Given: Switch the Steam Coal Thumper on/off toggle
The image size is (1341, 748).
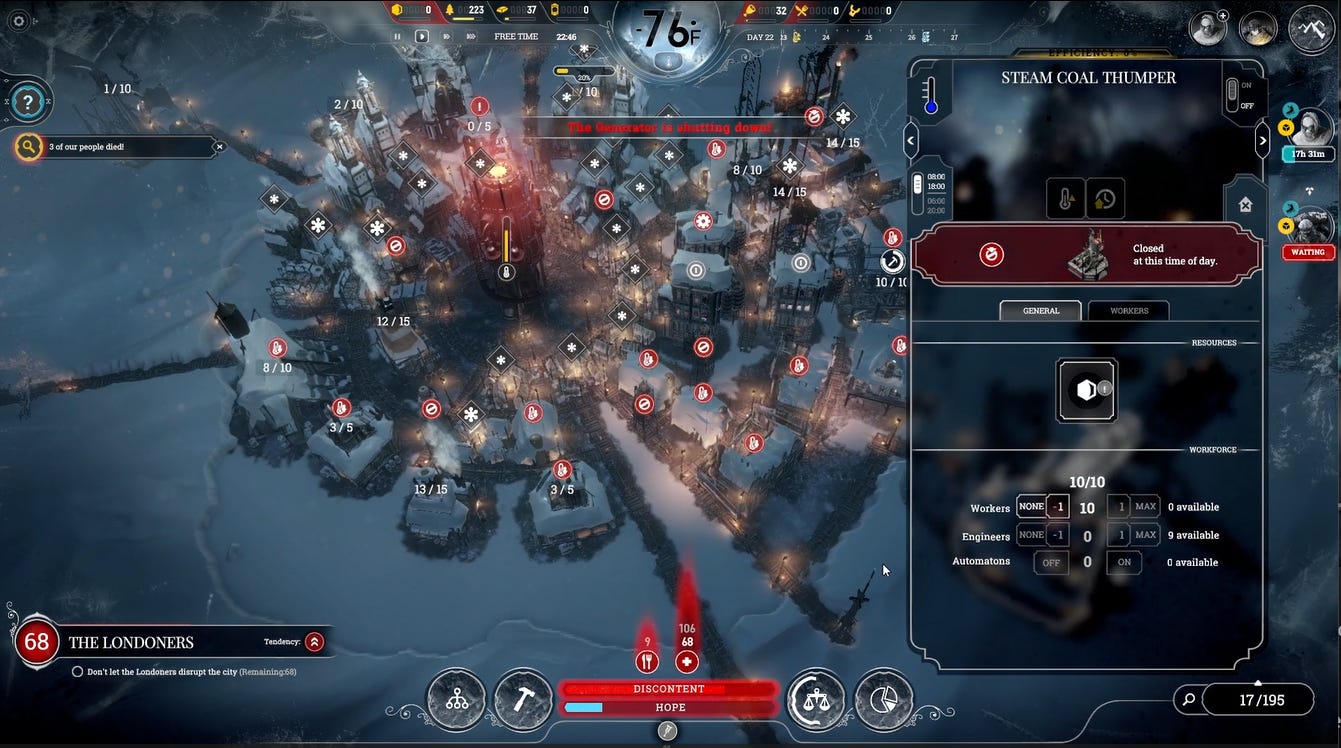Looking at the screenshot, I should coord(1233,95).
